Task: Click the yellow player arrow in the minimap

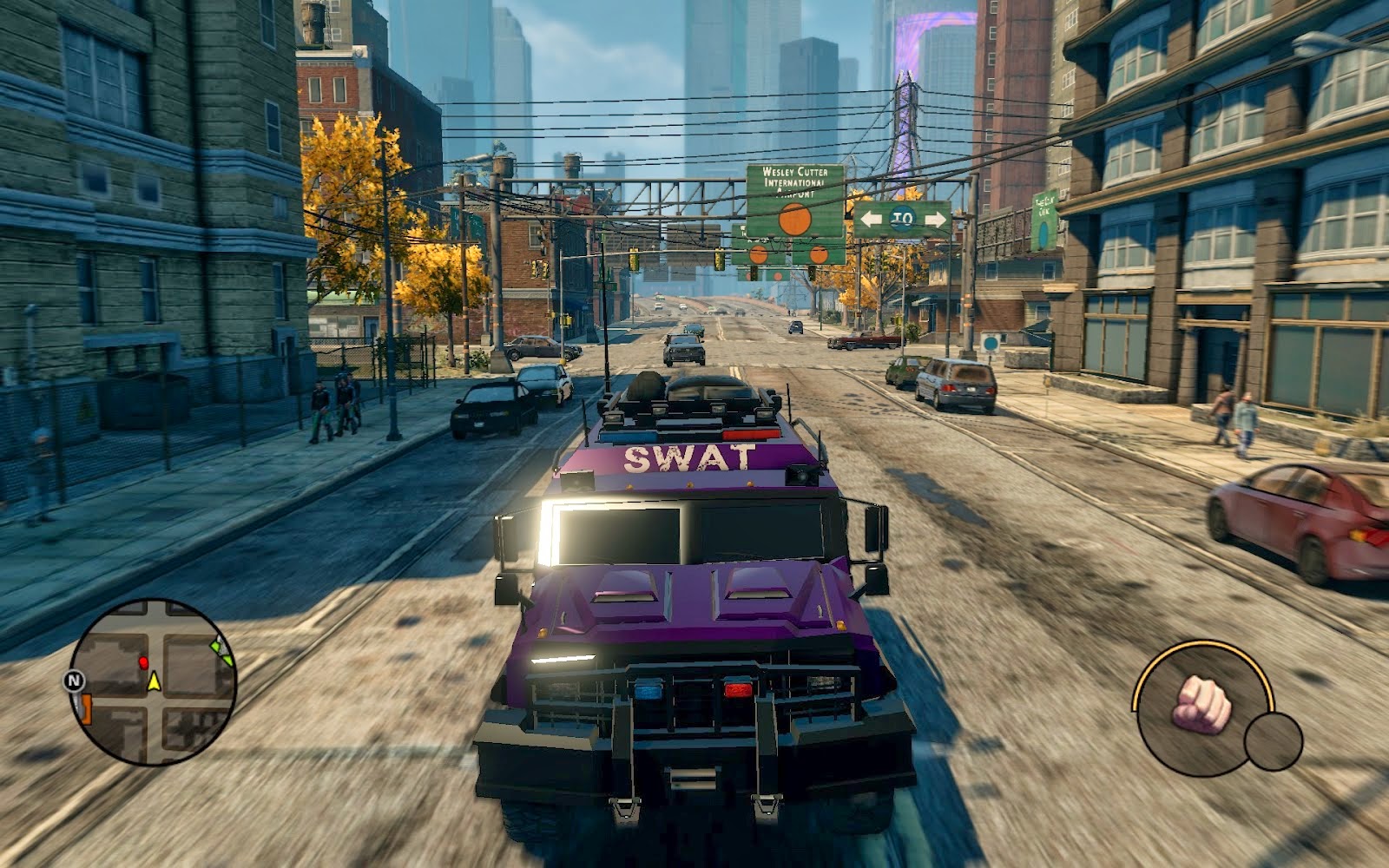Action: click(155, 682)
